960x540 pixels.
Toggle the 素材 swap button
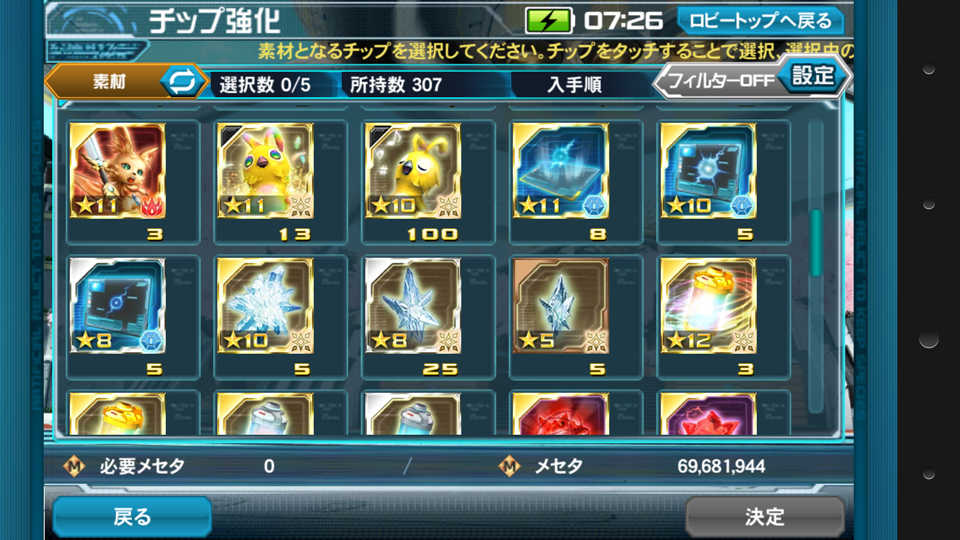[181, 80]
